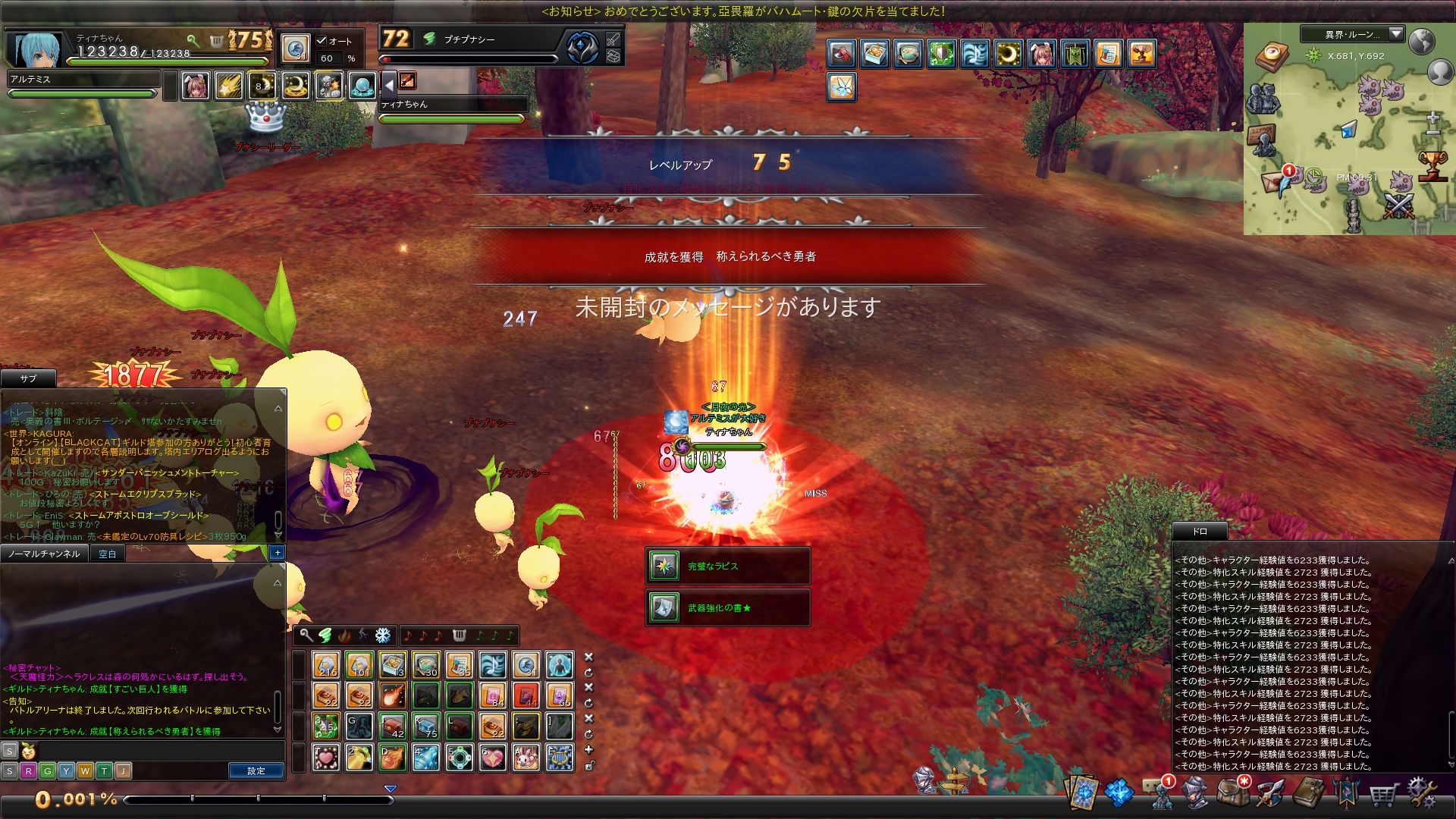Toggle the オート auto checkbox
This screenshot has height=819, width=1456.
click(x=322, y=41)
